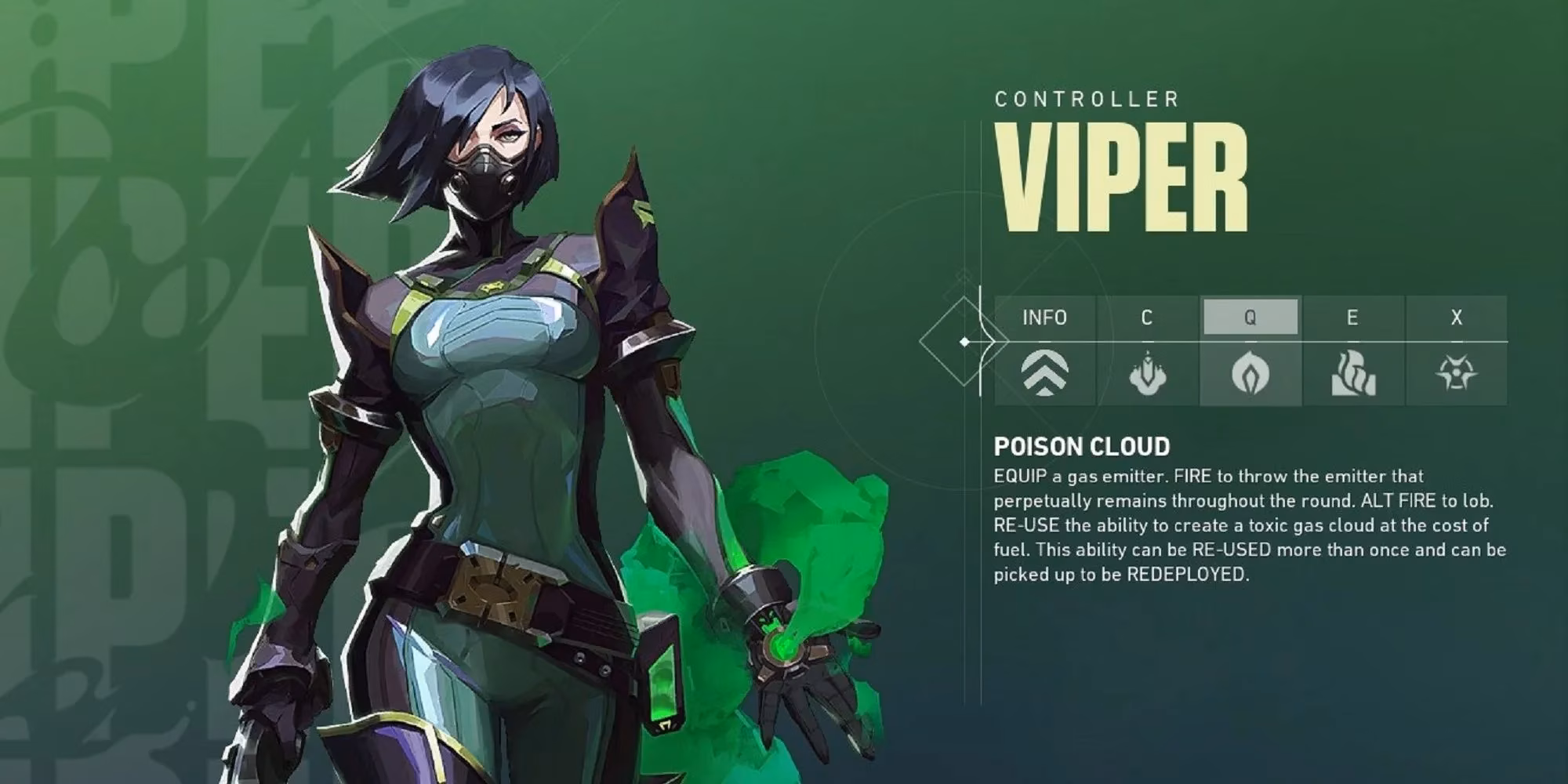Select the Poison Cloud flame icon
This screenshot has width=1568, height=784.
tap(1250, 373)
